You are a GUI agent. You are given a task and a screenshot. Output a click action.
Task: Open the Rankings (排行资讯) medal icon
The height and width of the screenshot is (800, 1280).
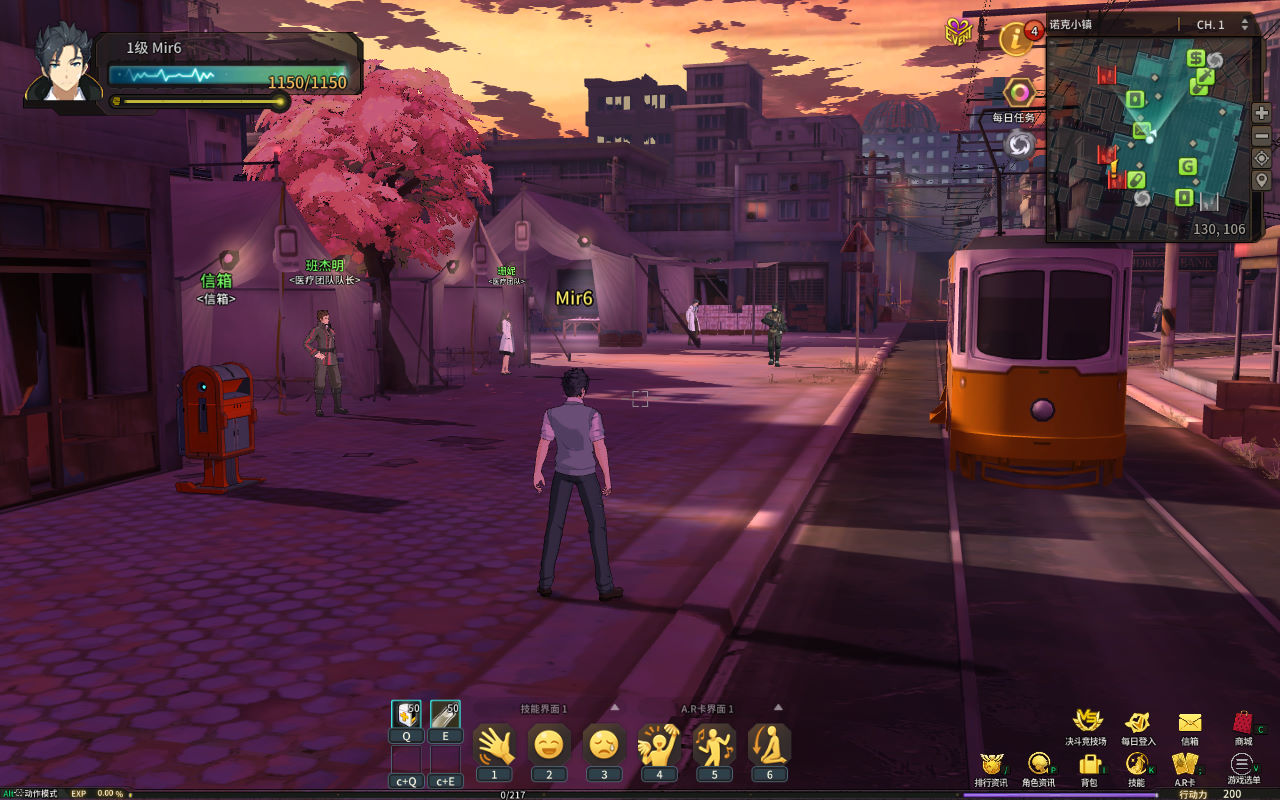pos(990,764)
